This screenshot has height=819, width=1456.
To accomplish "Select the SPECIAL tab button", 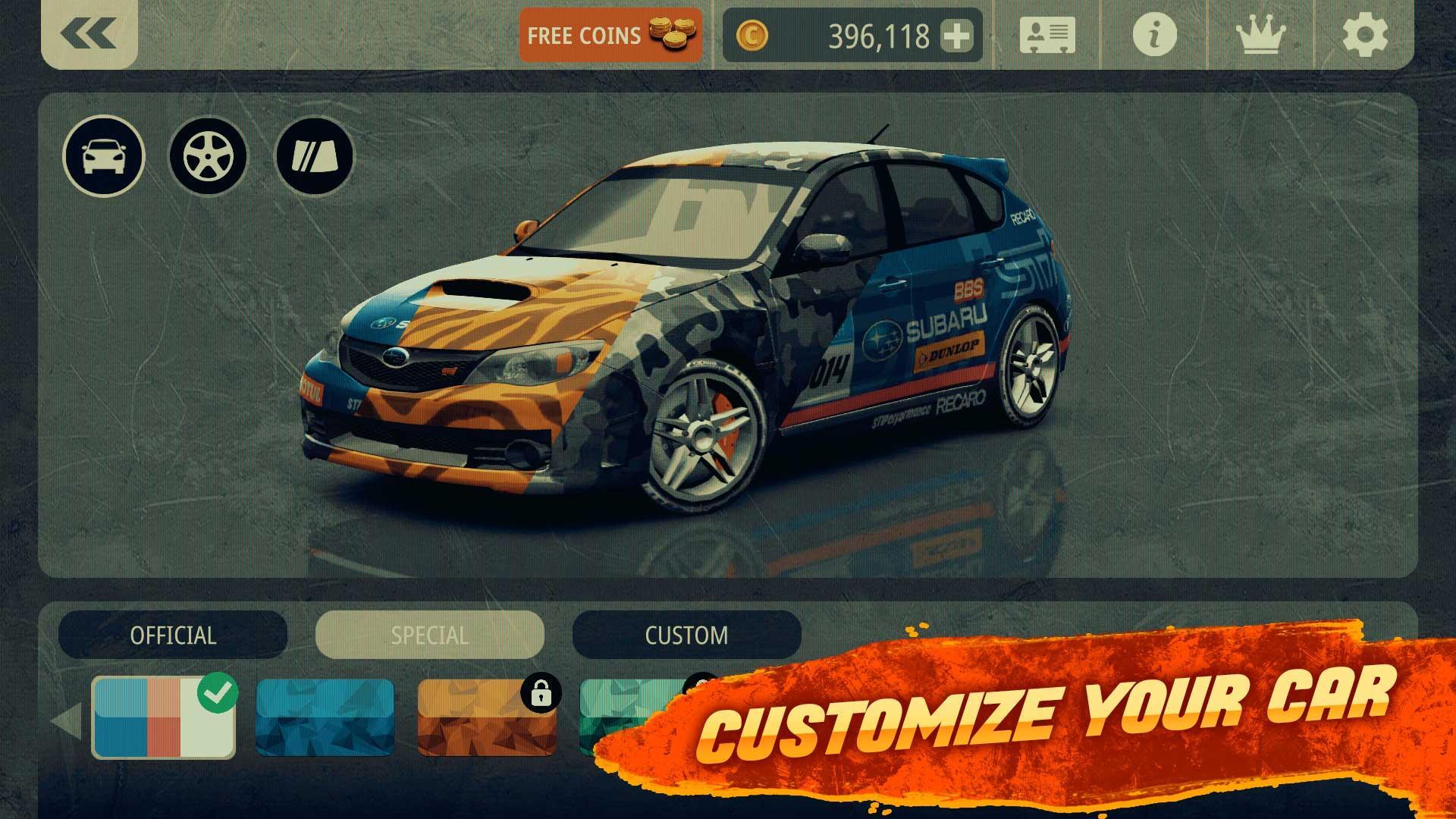I will (431, 635).
